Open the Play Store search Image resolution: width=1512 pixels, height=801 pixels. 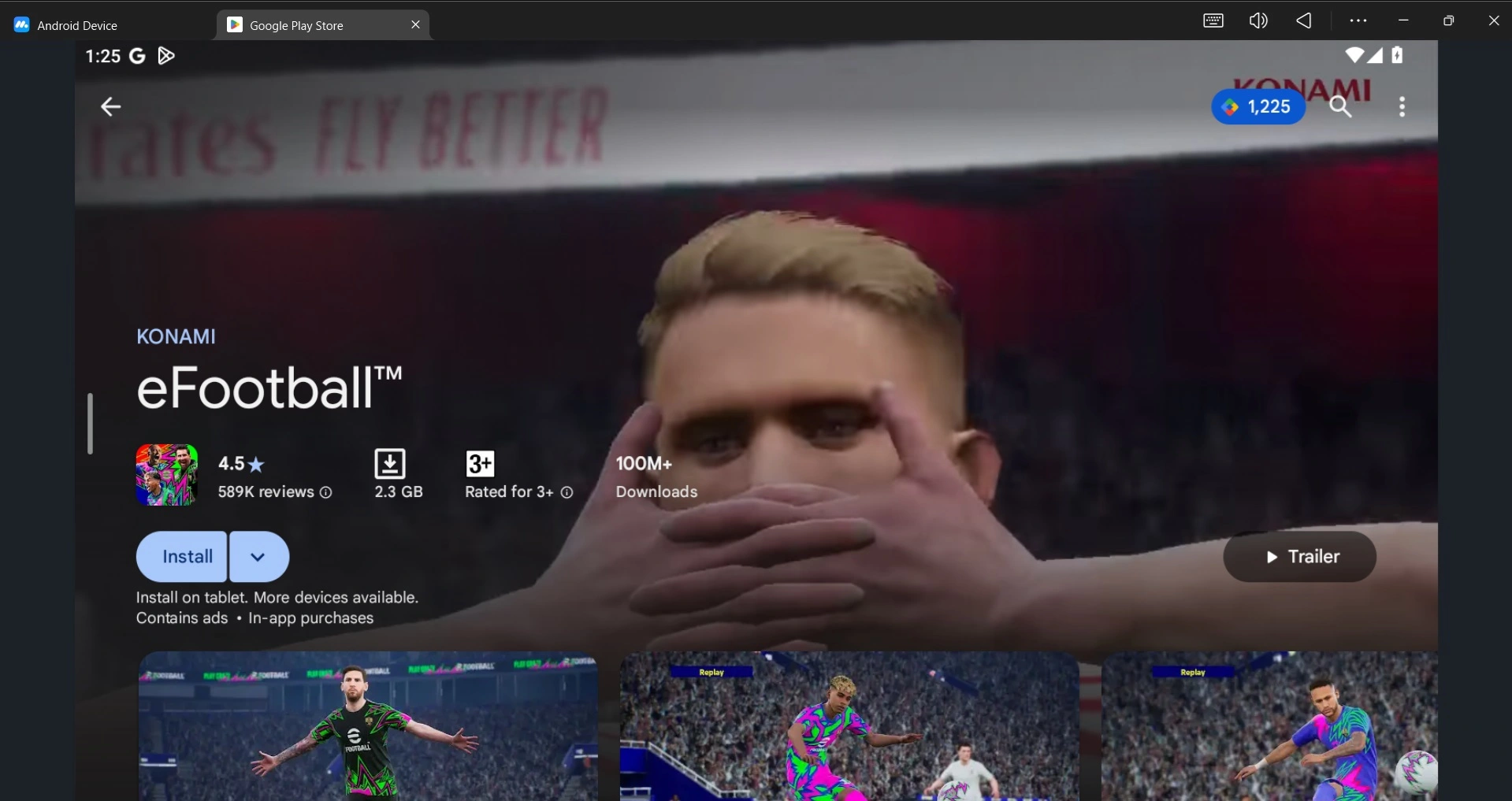click(1342, 107)
